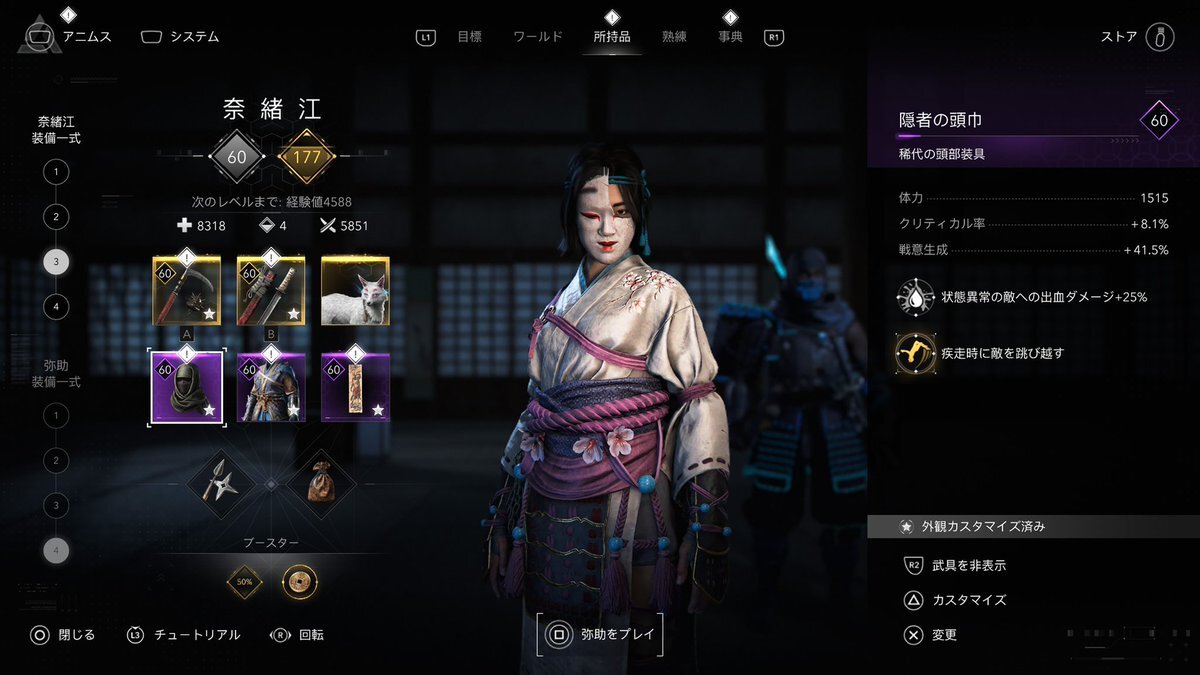Select the kusarigama weapon slot
Image resolution: width=1200 pixels, height=675 pixels.
pos(186,290)
